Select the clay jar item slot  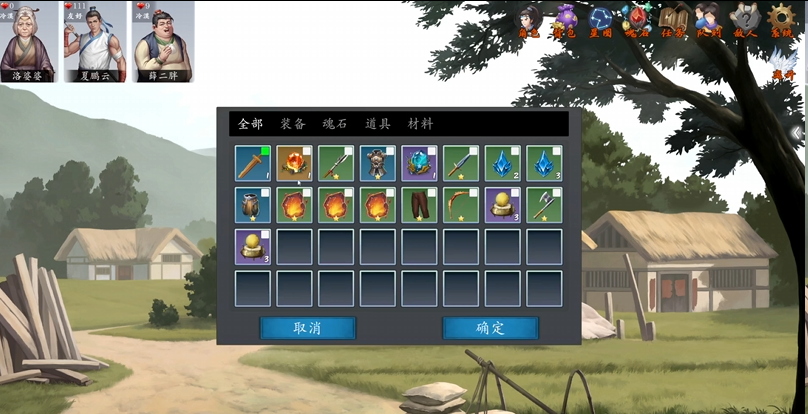point(253,205)
